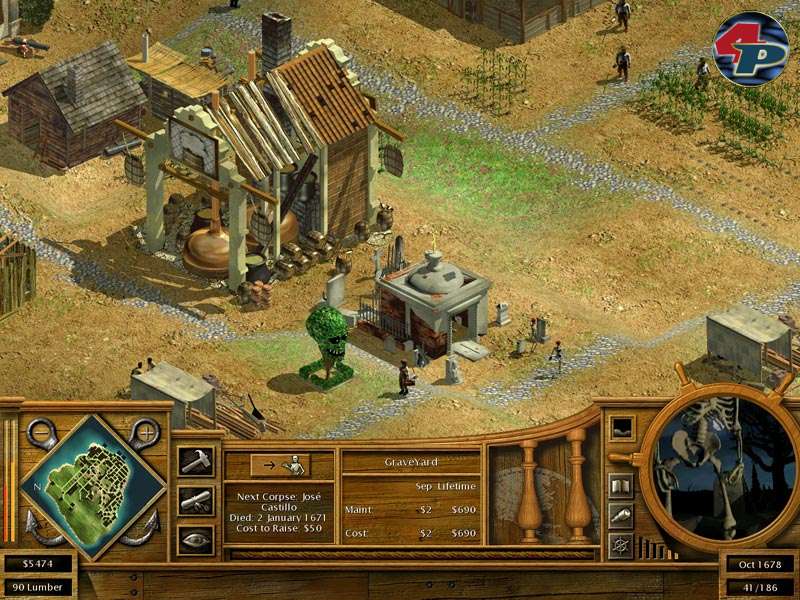Click the 4P logo watermark
Image resolution: width=800 pixels, height=600 pixels.
(750, 49)
